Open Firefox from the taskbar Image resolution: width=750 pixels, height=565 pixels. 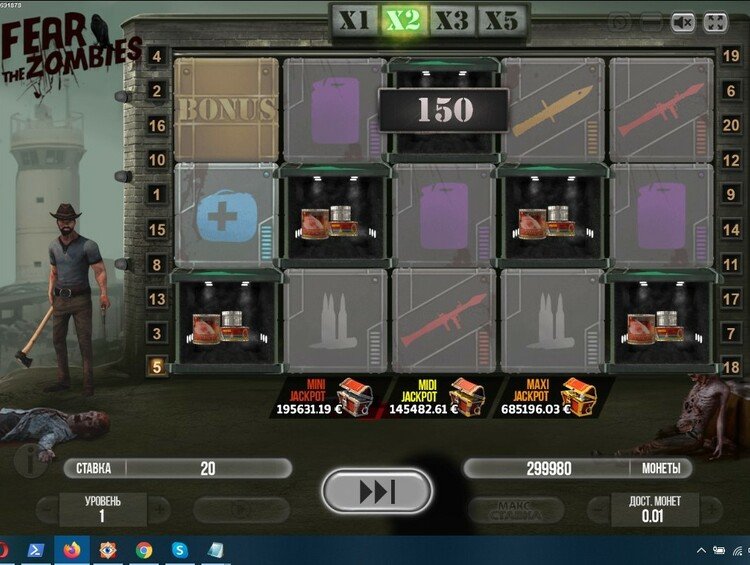(x=71, y=549)
